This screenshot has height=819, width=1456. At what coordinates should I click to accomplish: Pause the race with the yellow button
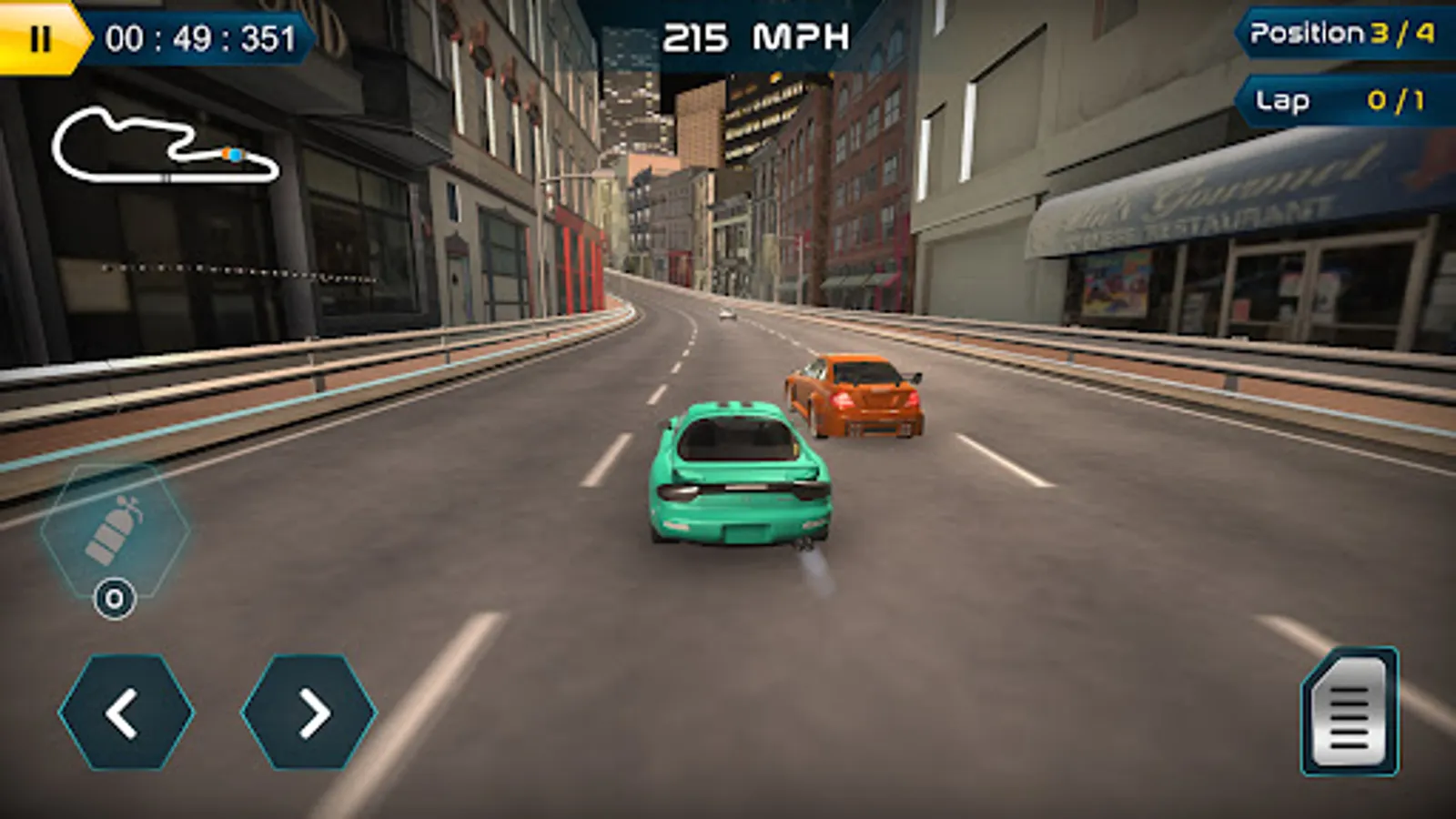pyautogui.click(x=40, y=38)
